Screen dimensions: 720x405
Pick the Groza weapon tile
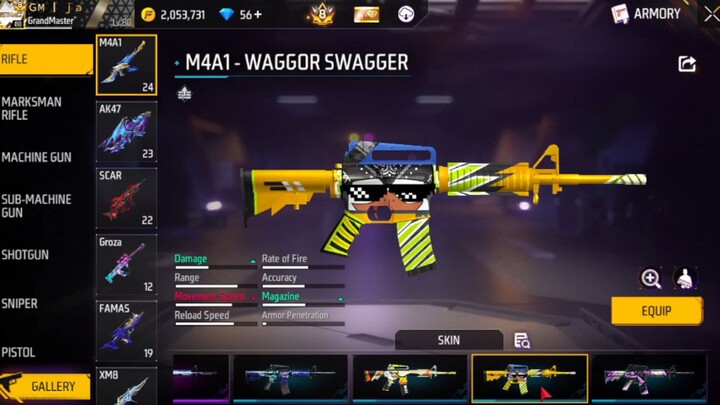(x=126, y=265)
